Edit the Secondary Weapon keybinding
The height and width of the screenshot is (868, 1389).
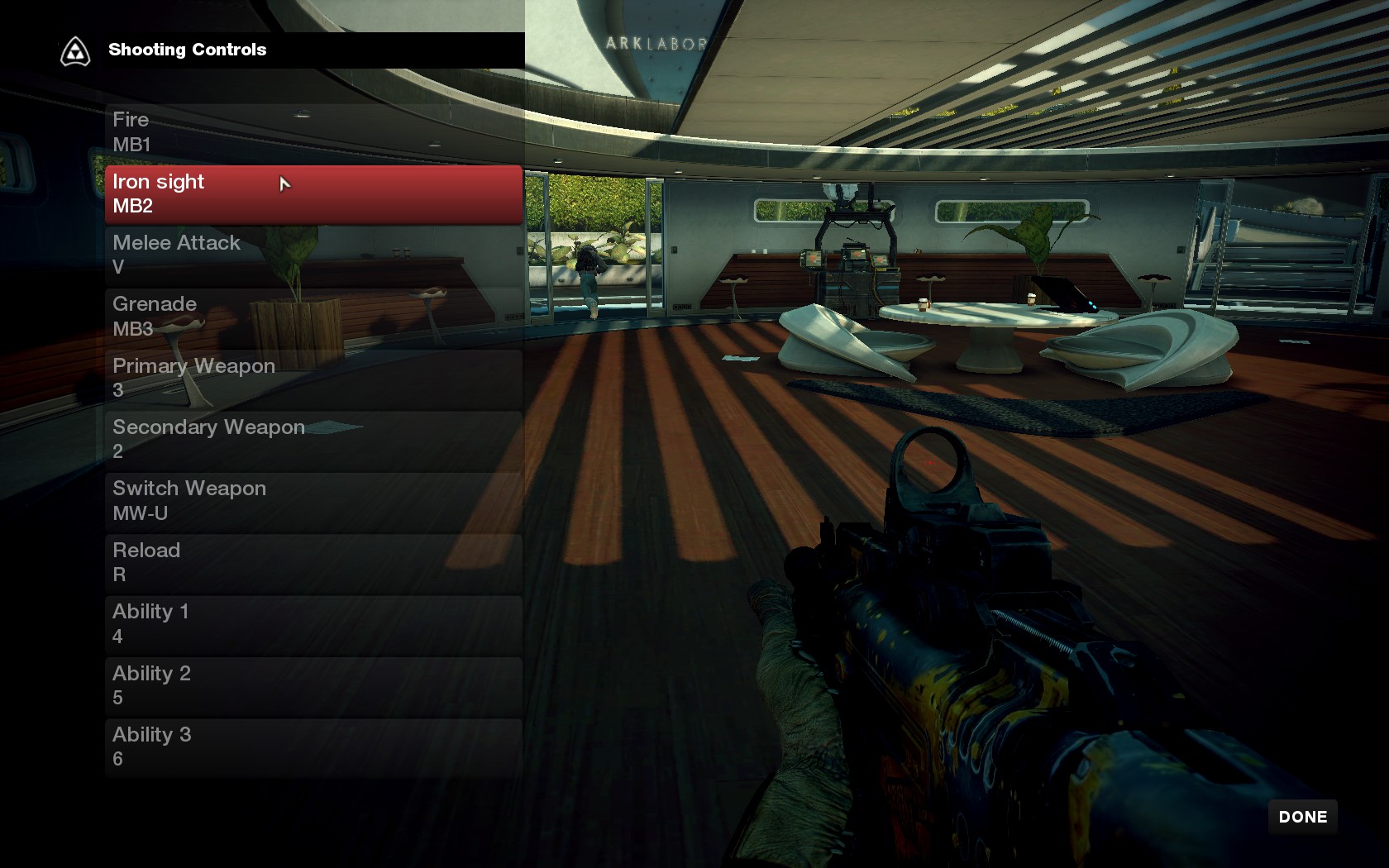(313, 439)
